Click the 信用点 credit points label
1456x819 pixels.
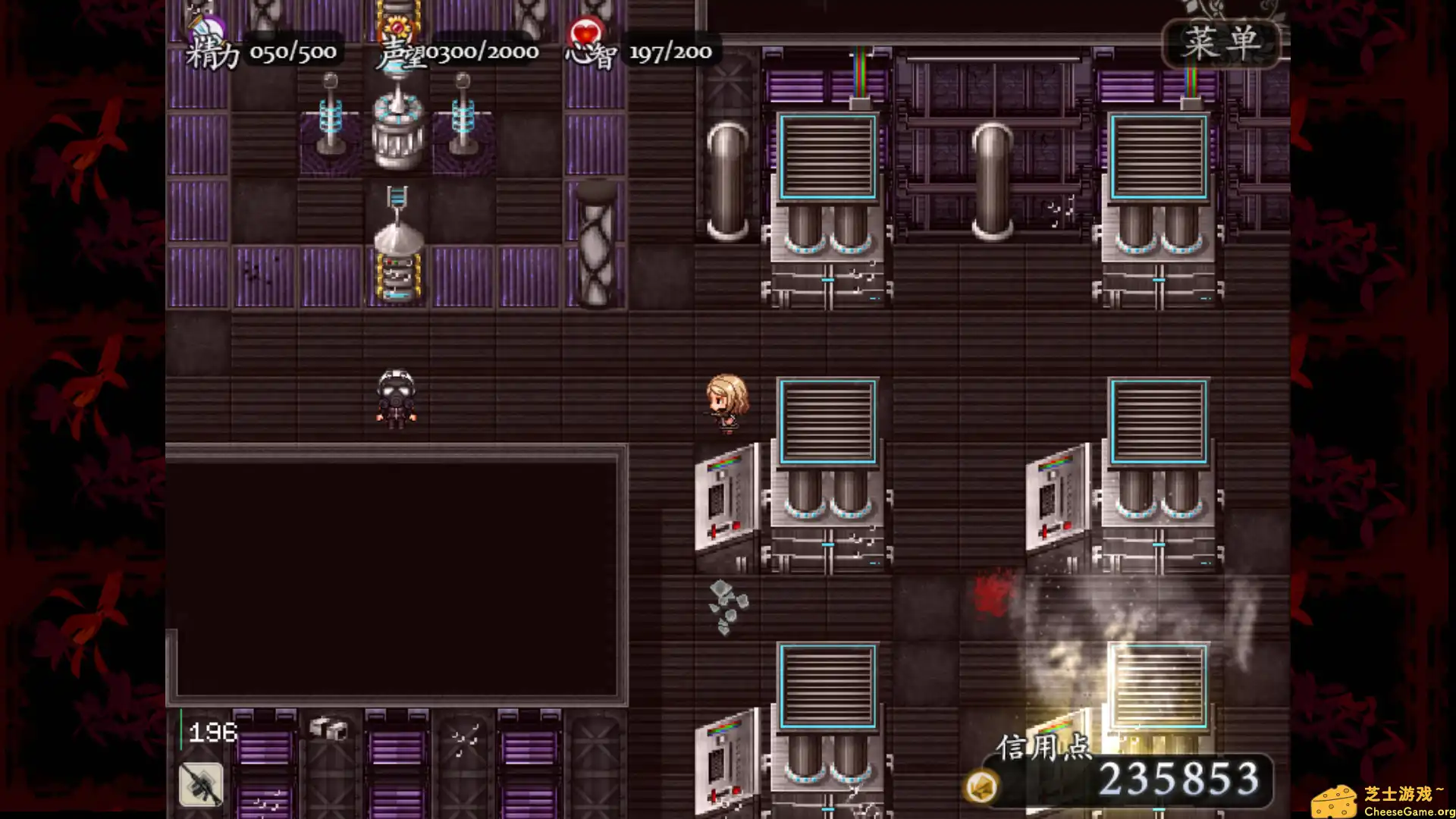coord(1043,748)
